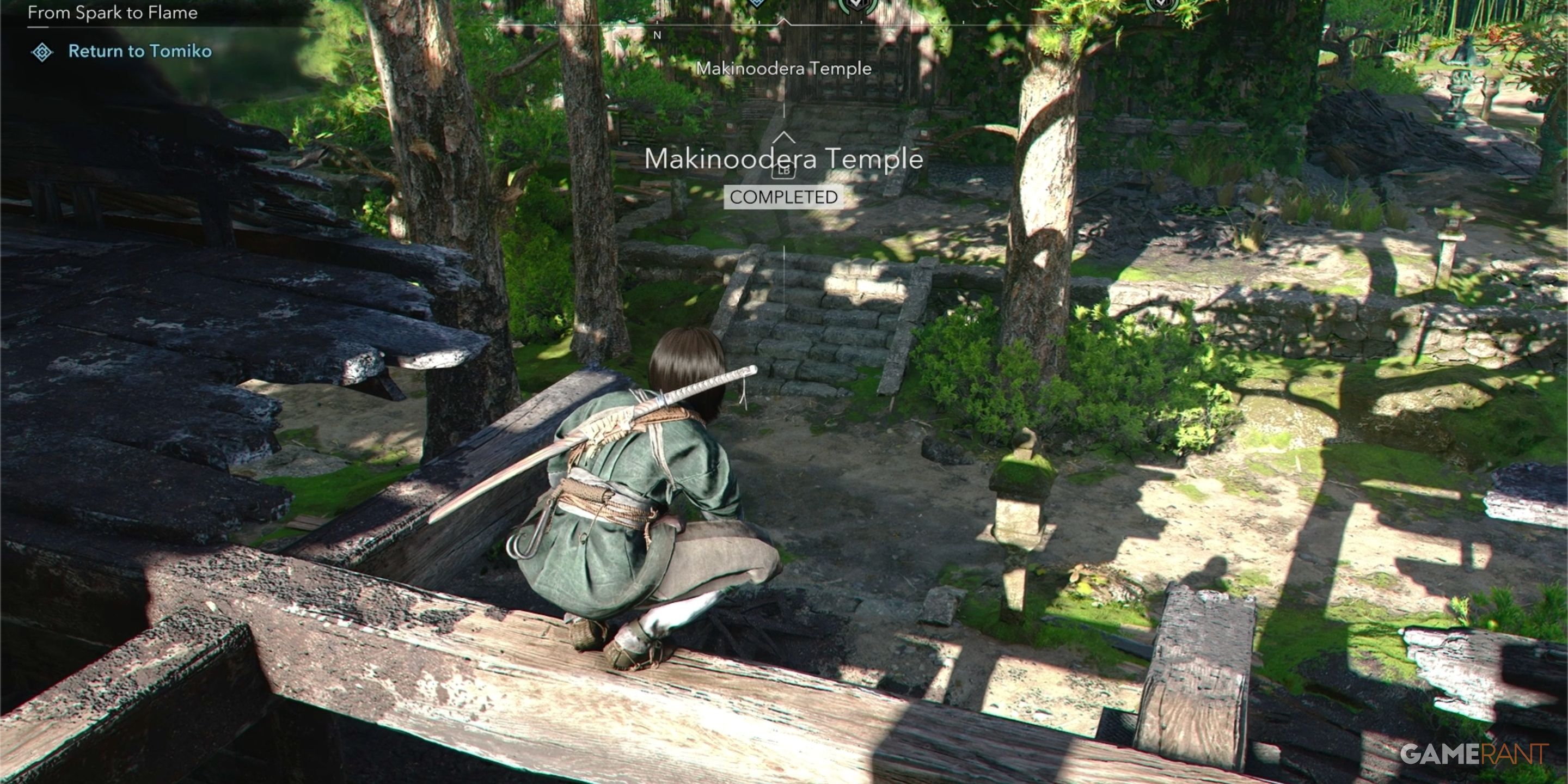
Task: Expand the vertical line connector under the compass
Action: [785, 108]
